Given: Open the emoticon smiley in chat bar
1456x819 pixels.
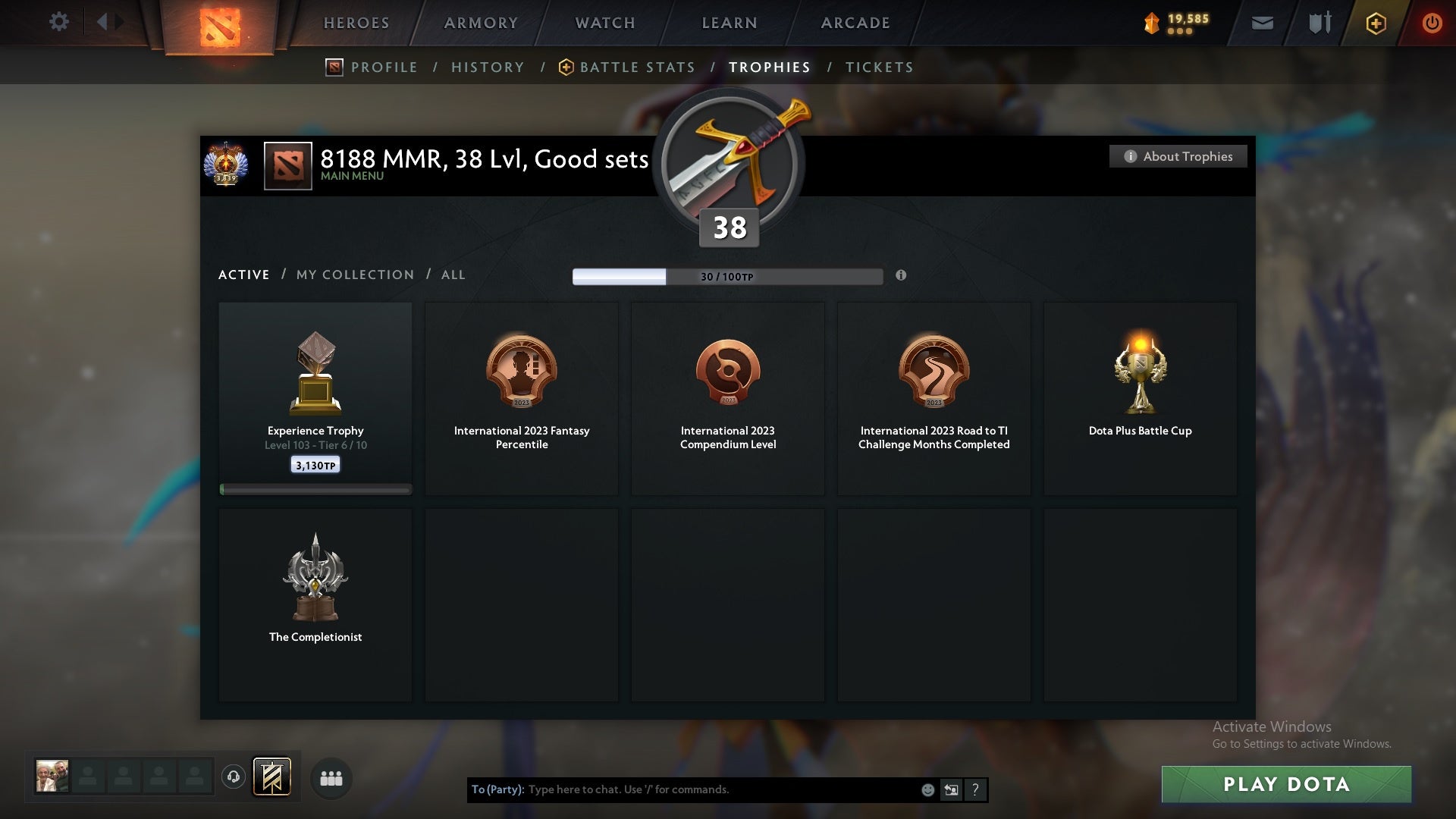Looking at the screenshot, I should point(927,789).
